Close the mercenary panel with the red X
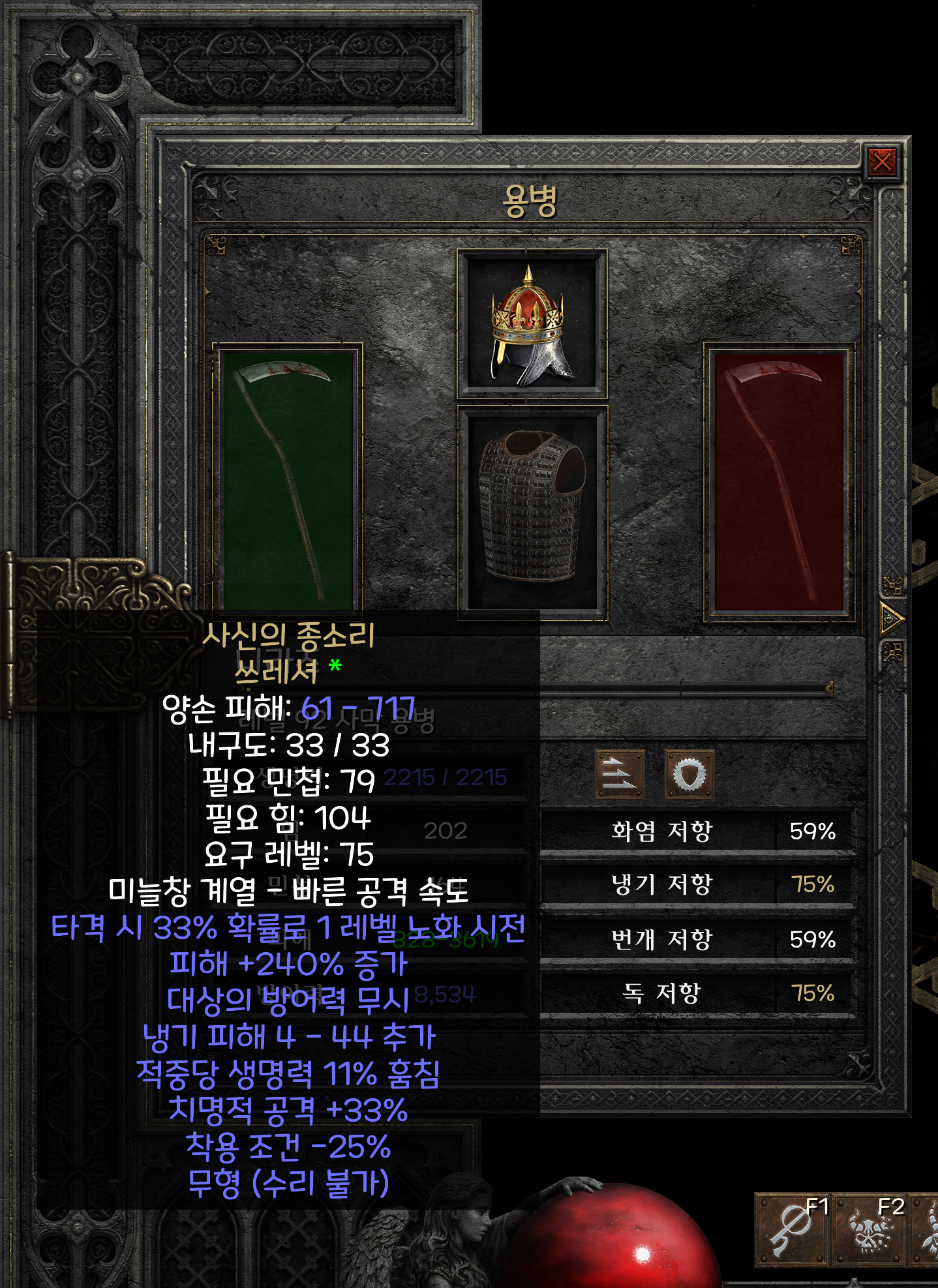This screenshot has width=938, height=1288. click(x=882, y=161)
